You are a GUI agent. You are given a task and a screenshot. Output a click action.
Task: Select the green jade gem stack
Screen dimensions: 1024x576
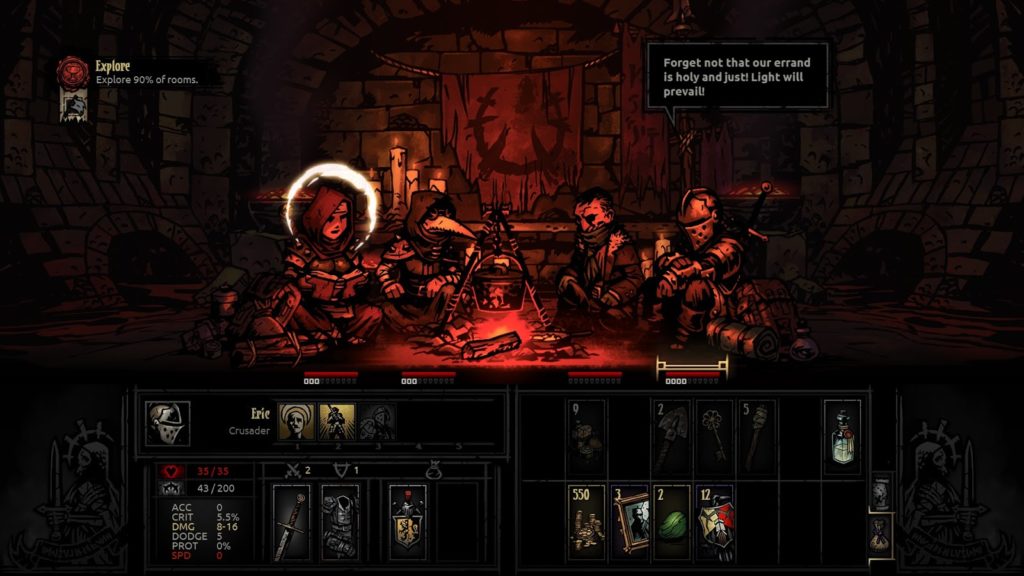pyautogui.click(x=672, y=523)
